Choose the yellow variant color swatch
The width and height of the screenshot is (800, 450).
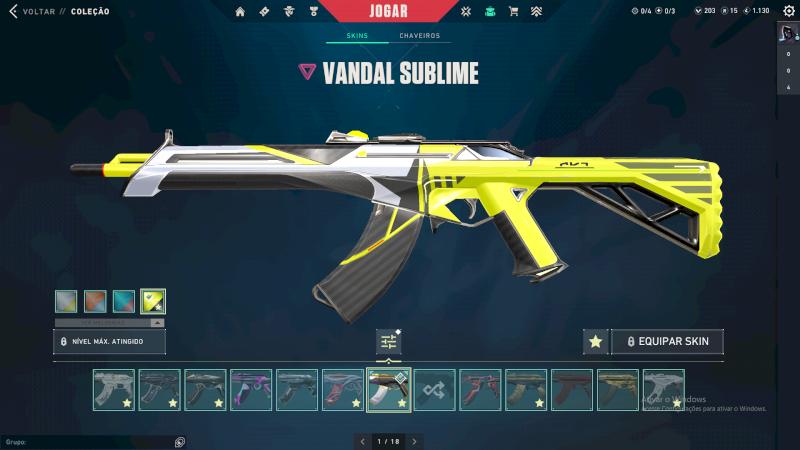[x=153, y=301]
